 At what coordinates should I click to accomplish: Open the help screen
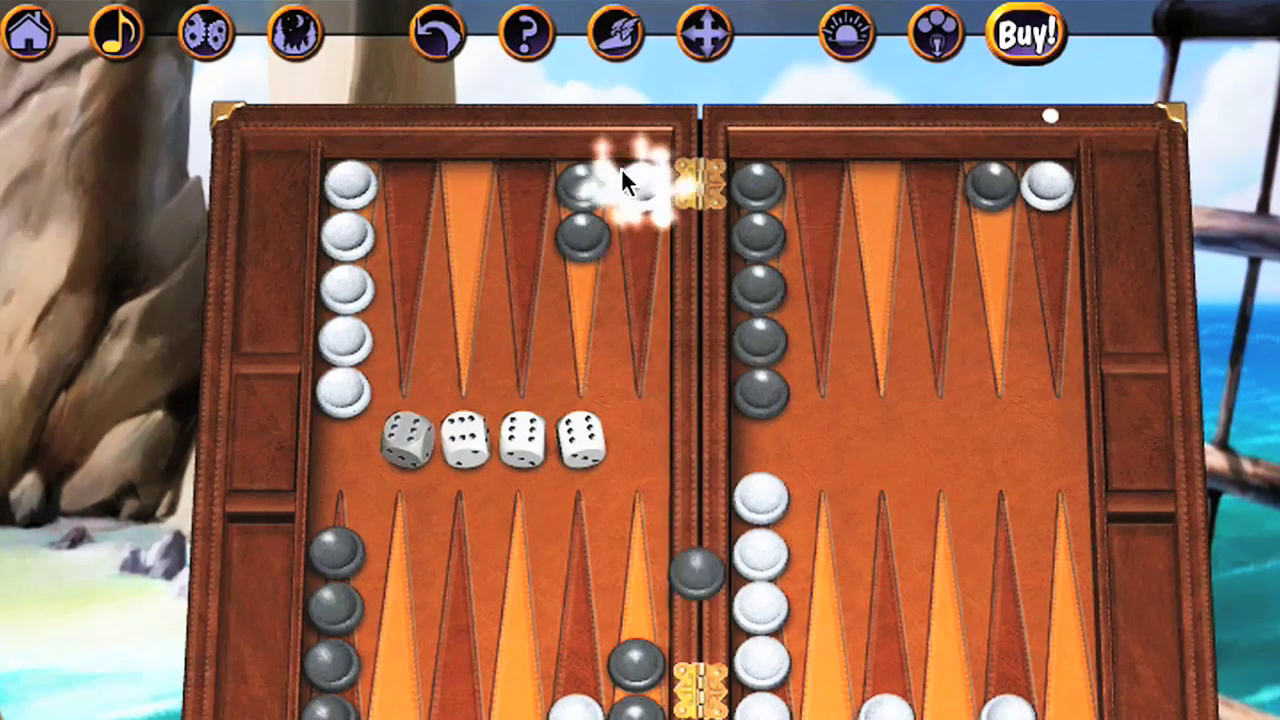click(x=527, y=33)
